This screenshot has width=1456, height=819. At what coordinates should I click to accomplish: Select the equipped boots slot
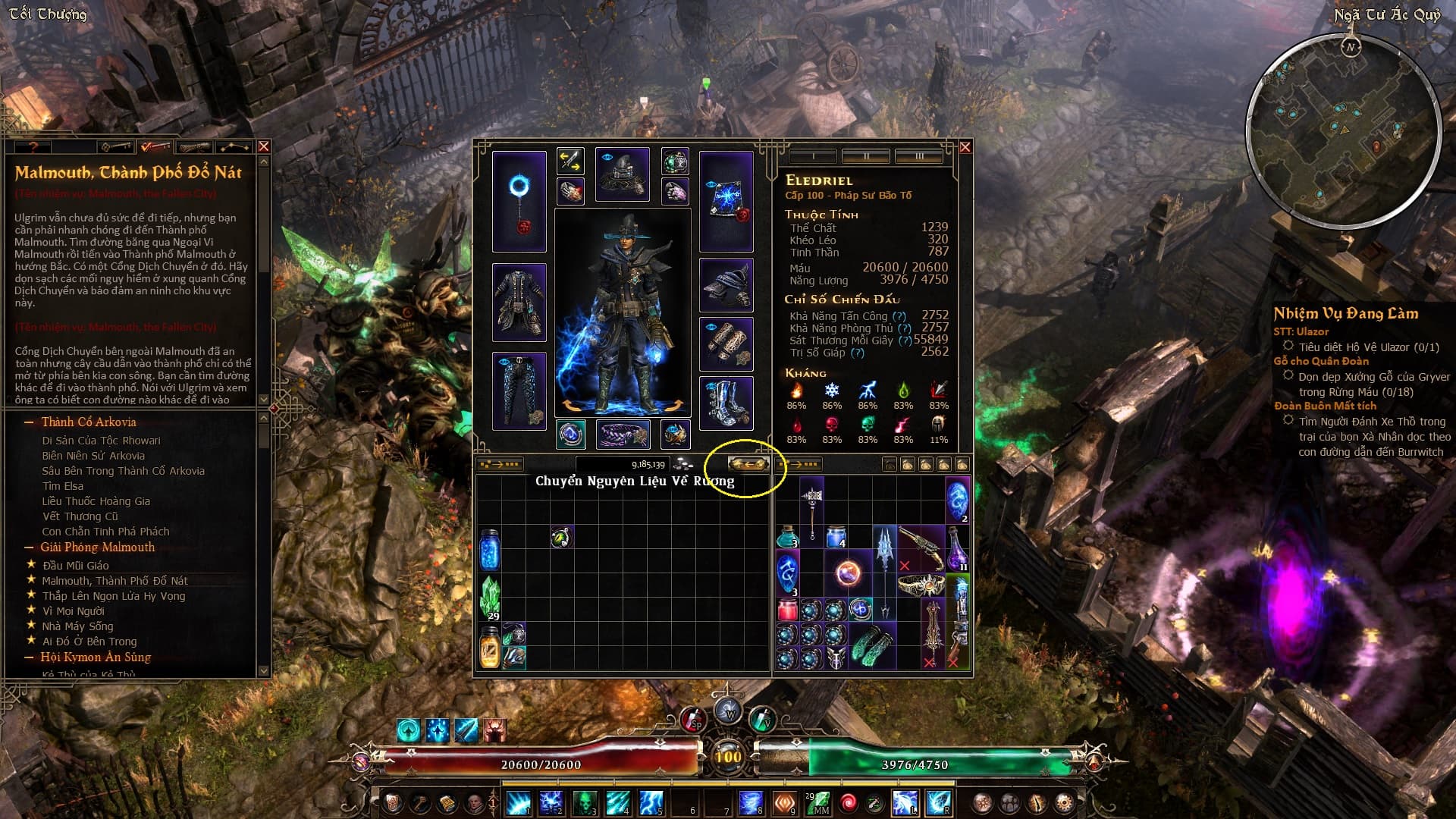(726, 403)
